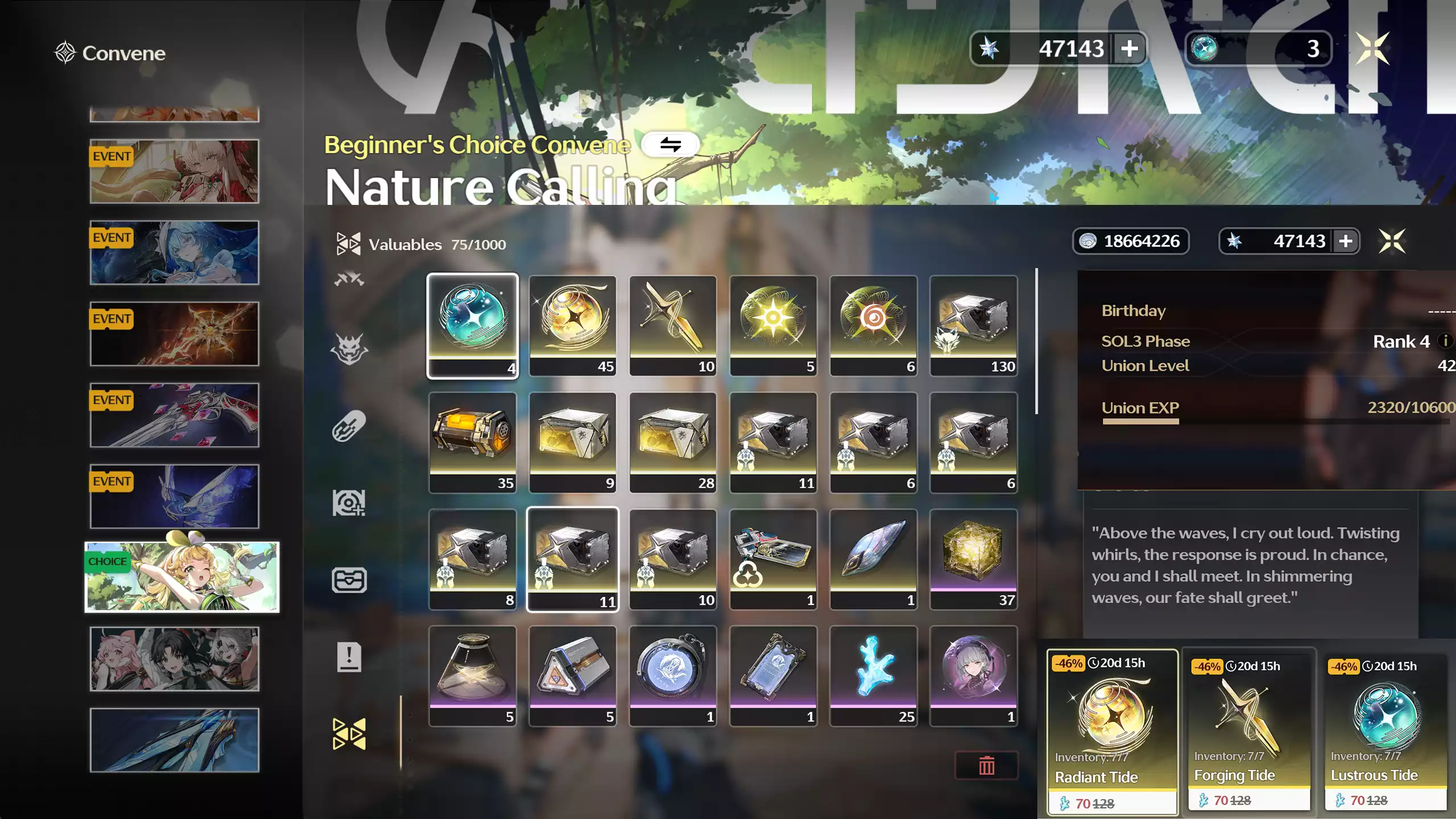Select the orange supply chest with 35
This screenshot has width=1456, height=819.
coord(472,442)
